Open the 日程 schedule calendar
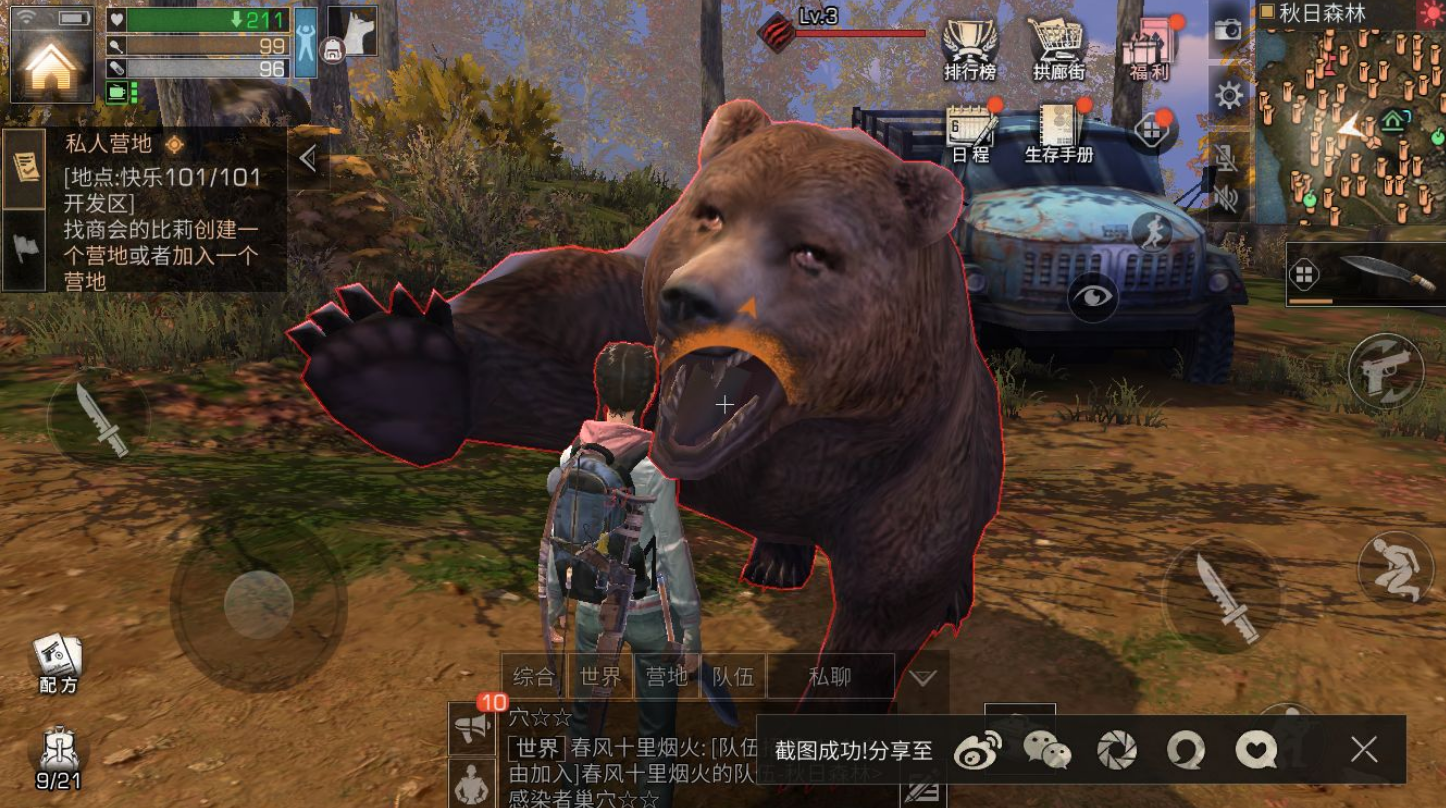The width and height of the screenshot is (1446, 808). point(970,132)
